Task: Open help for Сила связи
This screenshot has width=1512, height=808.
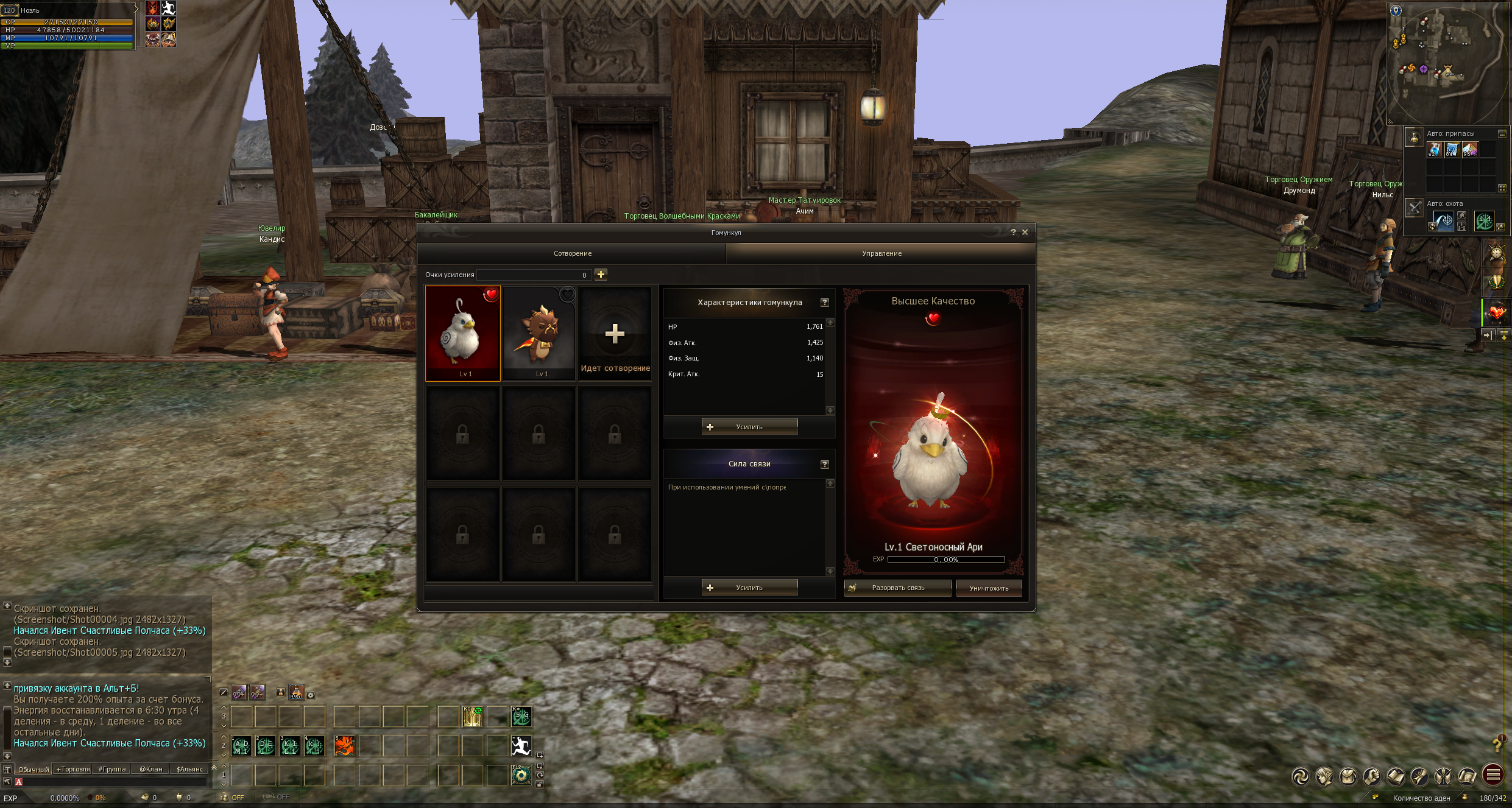Action: [x=825, y=464]
